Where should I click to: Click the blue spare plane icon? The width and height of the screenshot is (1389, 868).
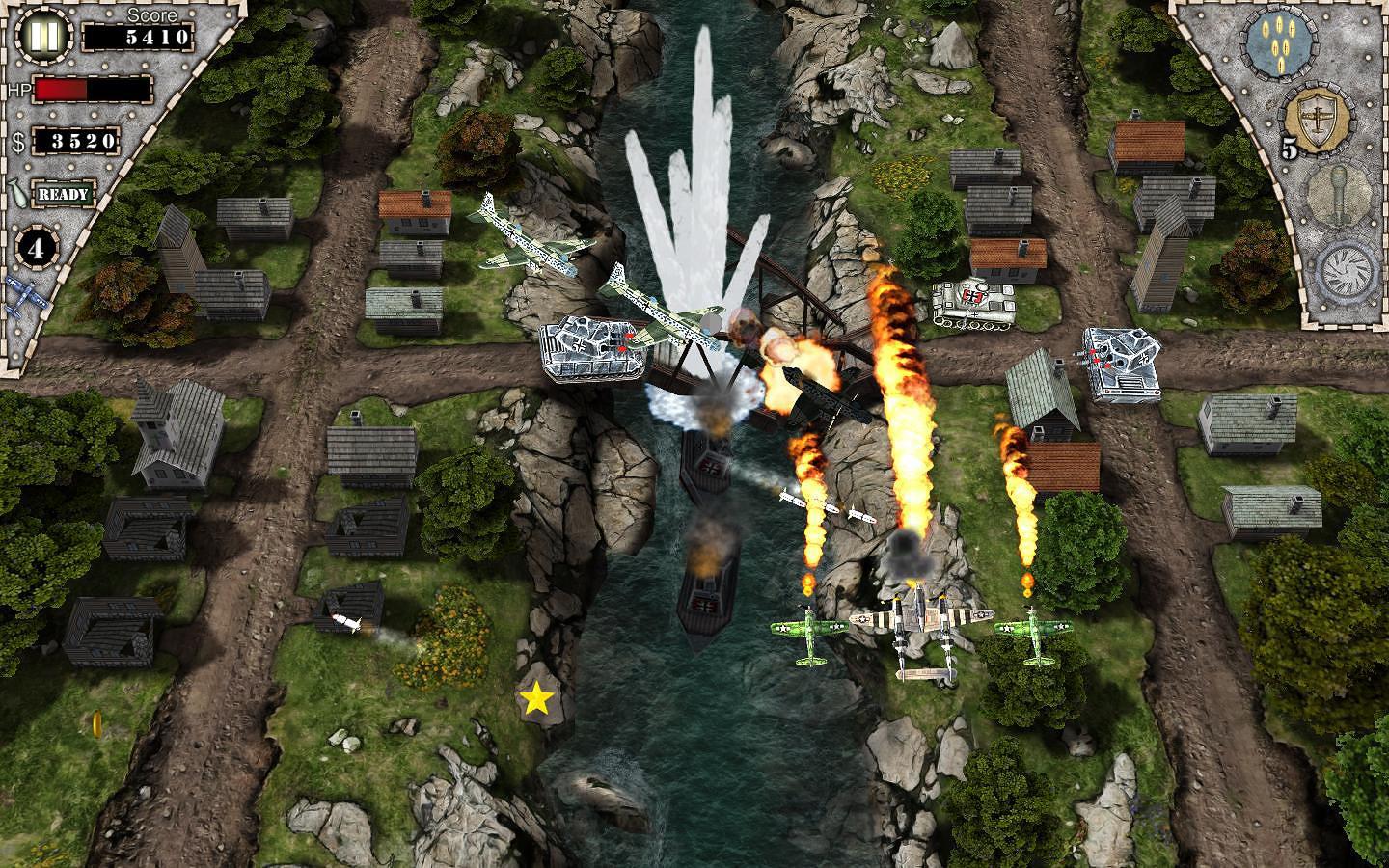(26, 296)
